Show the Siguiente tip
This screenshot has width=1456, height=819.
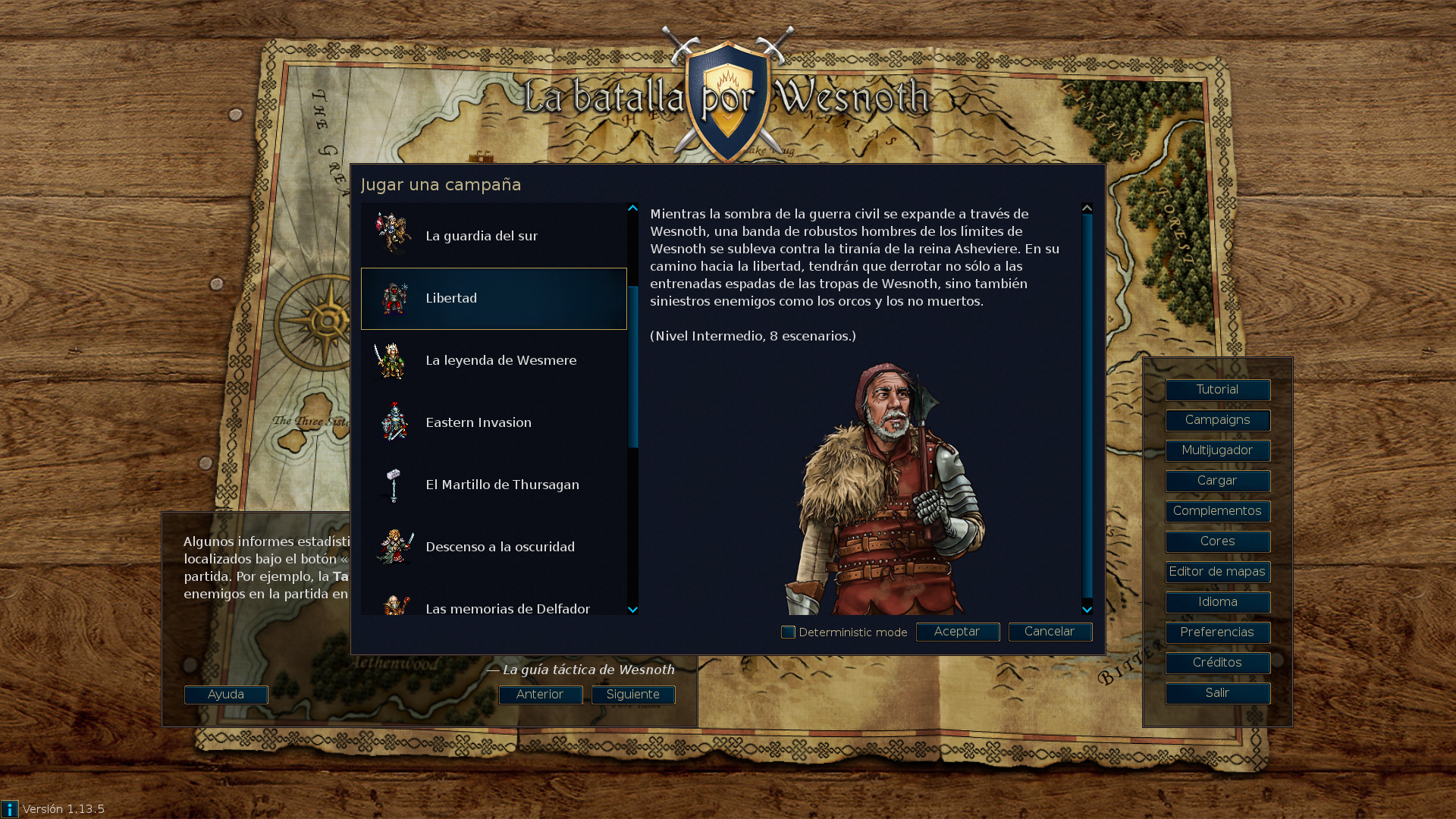tap(632, 695)
